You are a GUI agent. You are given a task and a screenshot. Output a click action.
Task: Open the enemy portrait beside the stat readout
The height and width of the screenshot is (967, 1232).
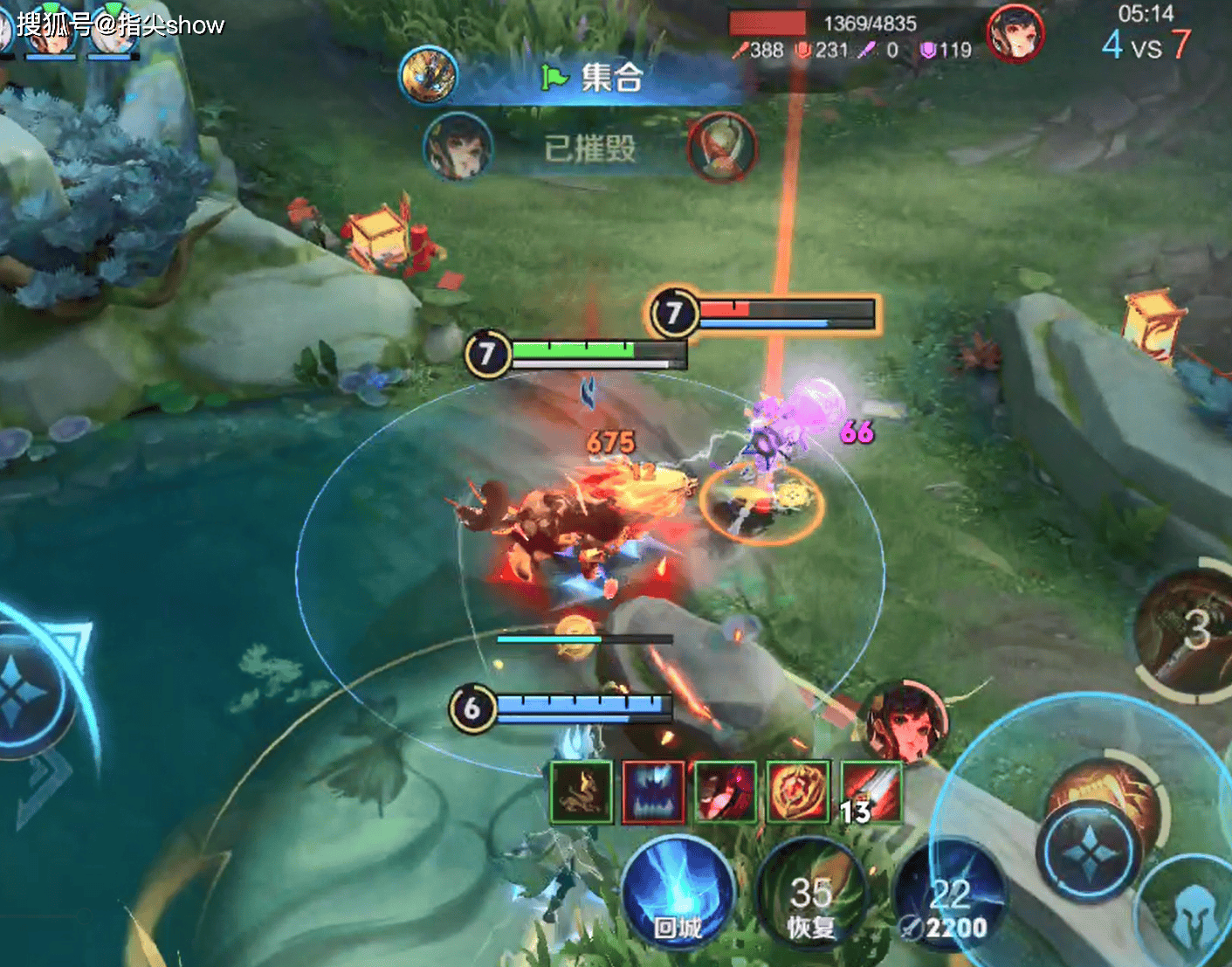point(1015,35)
